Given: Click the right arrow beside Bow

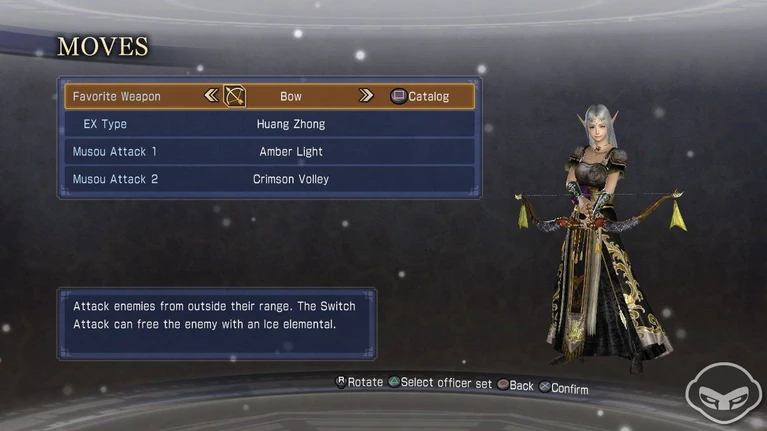Looking at the screenshot, I should 366,97.
